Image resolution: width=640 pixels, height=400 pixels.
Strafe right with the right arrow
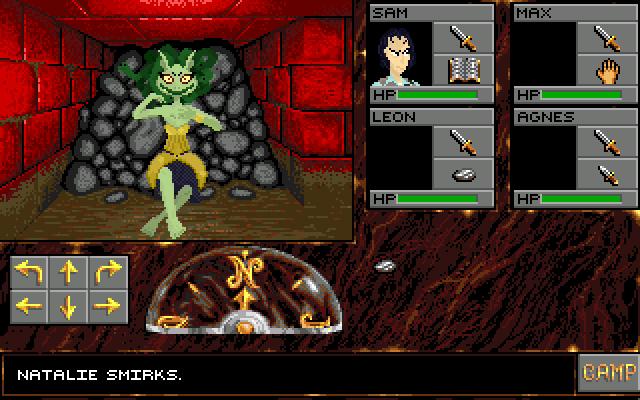[107, 305]
